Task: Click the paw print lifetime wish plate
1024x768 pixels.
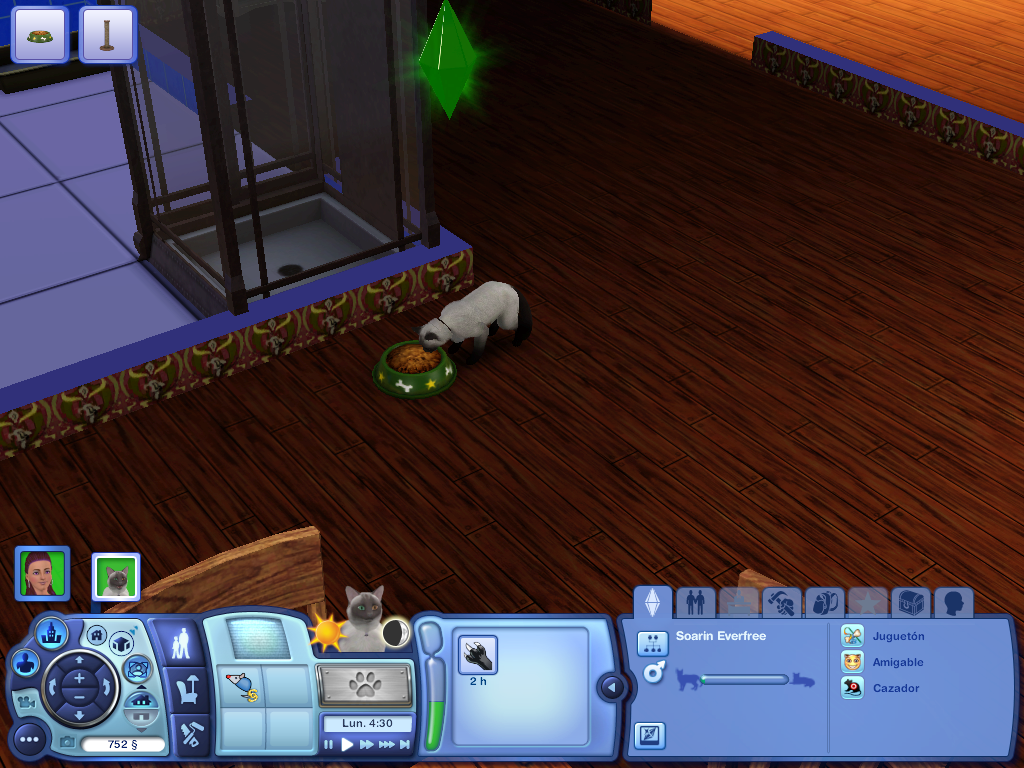Action: 365,686
